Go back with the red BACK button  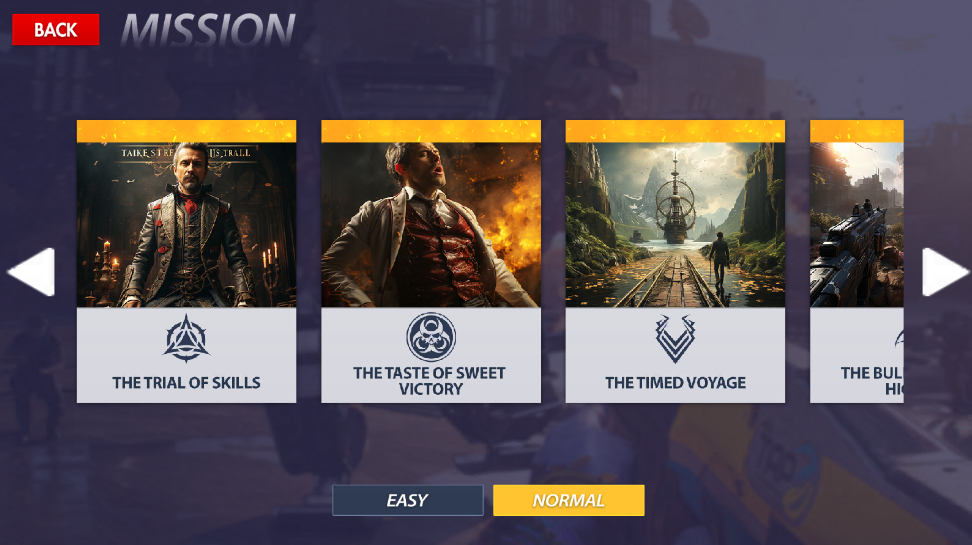[x=56, y=30]
